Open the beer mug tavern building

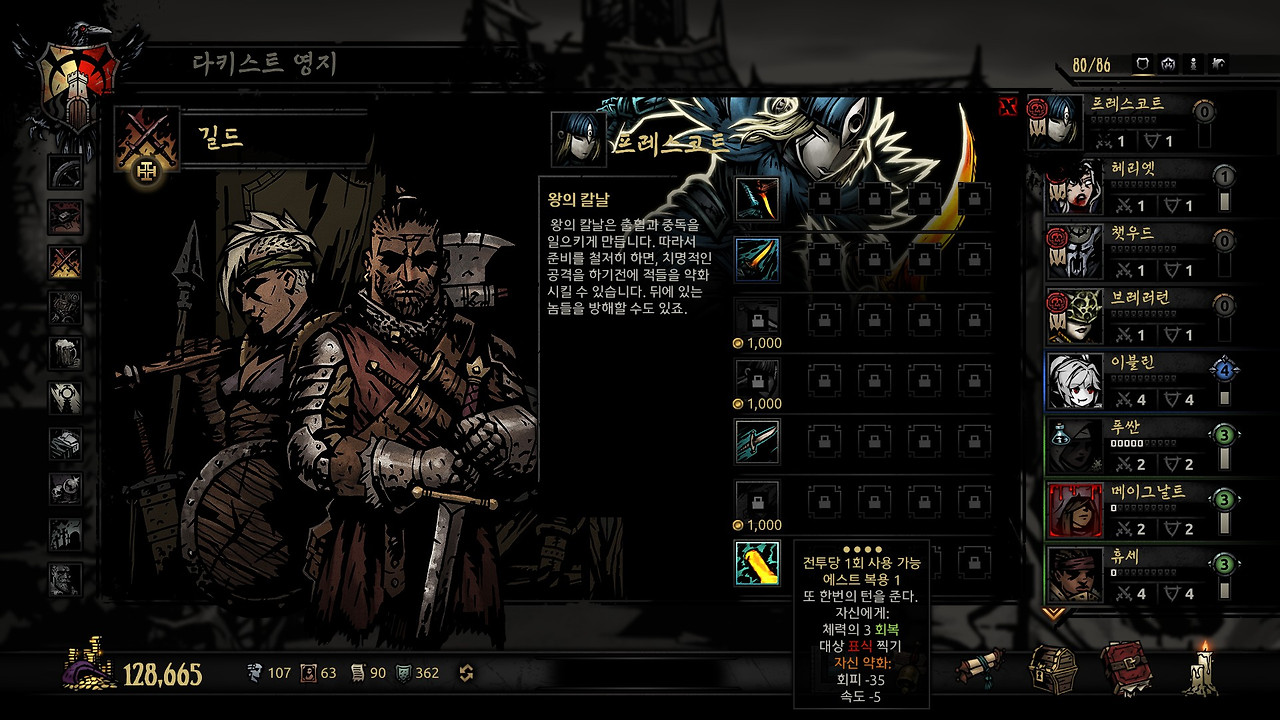[65, 352]
